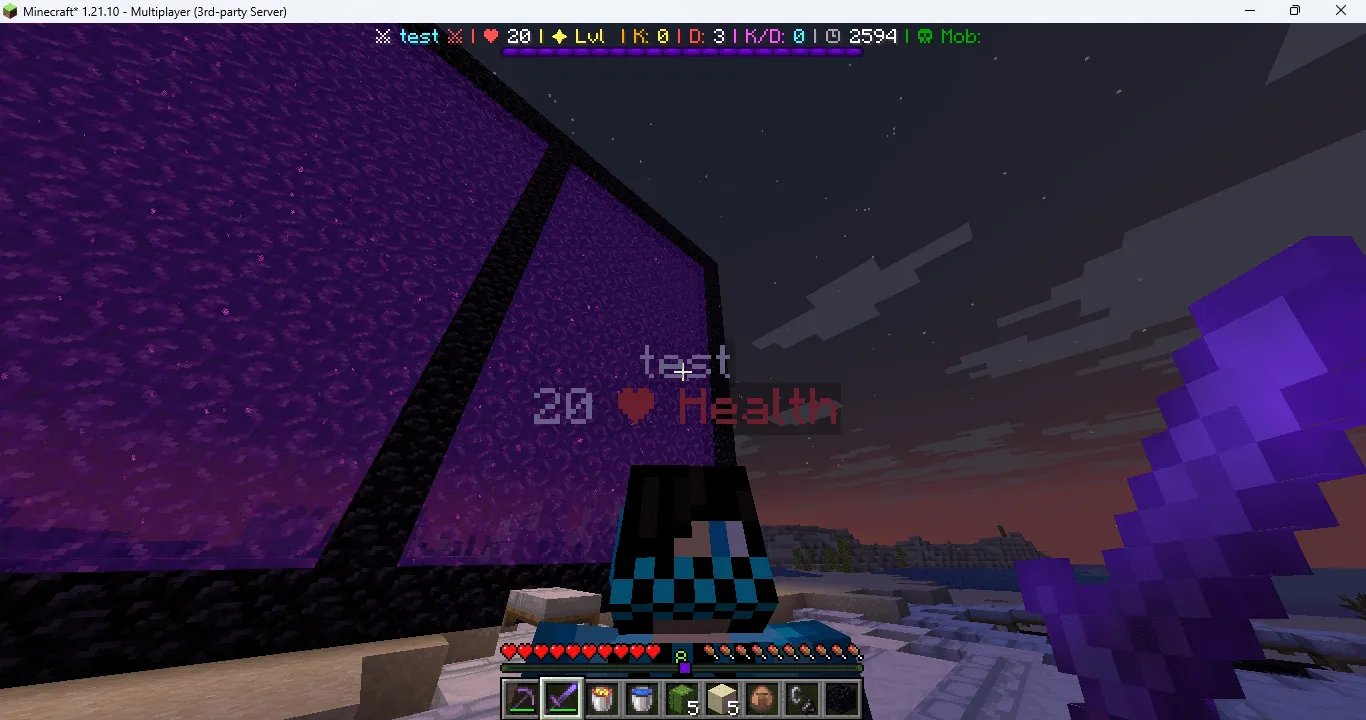Click the crossed swords before the test name
This screenshot has width=1366, height=720.
(383, 36)
